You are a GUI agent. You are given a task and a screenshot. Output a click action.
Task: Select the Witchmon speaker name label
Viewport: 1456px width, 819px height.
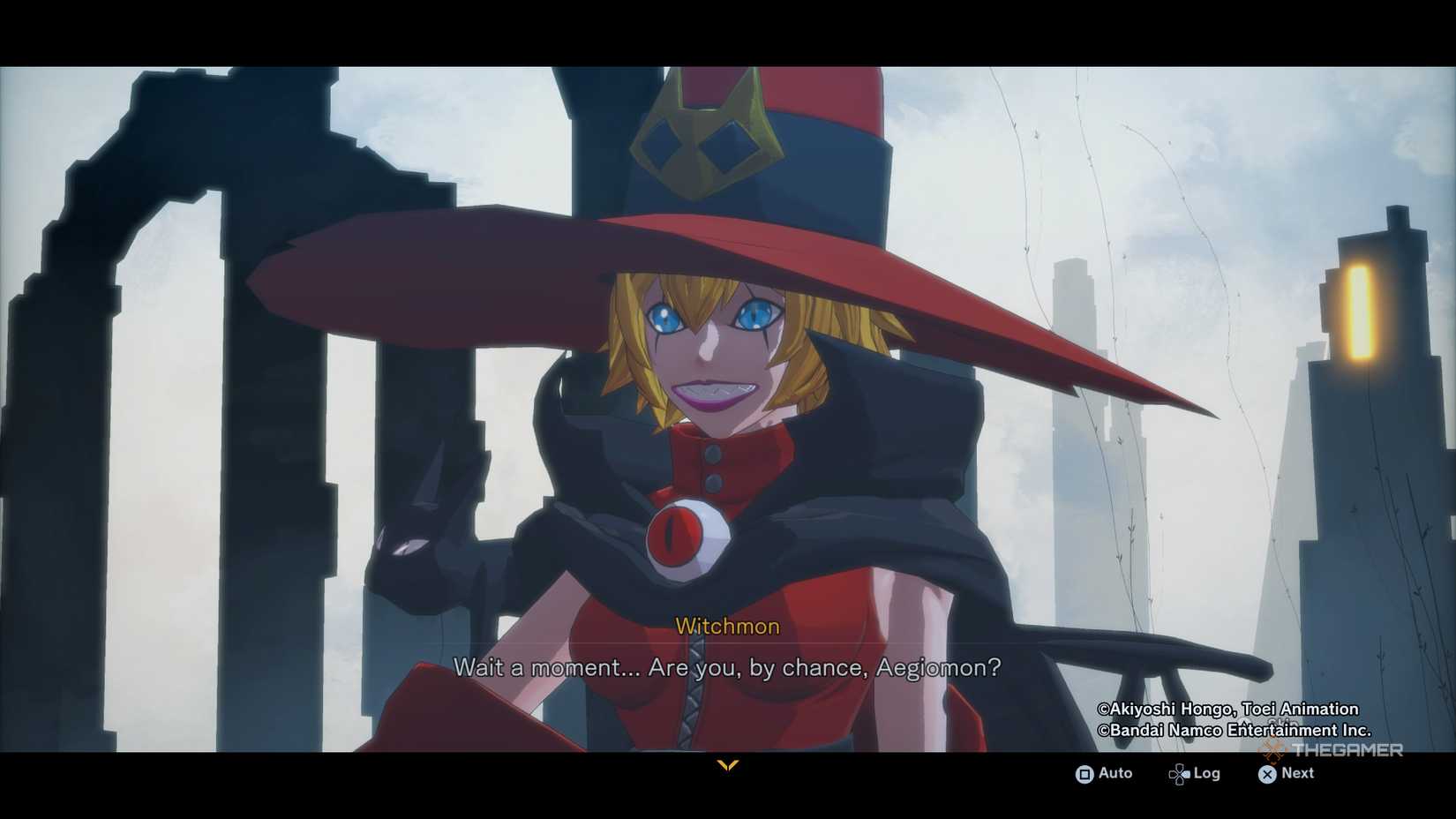[x=727, y=626]
